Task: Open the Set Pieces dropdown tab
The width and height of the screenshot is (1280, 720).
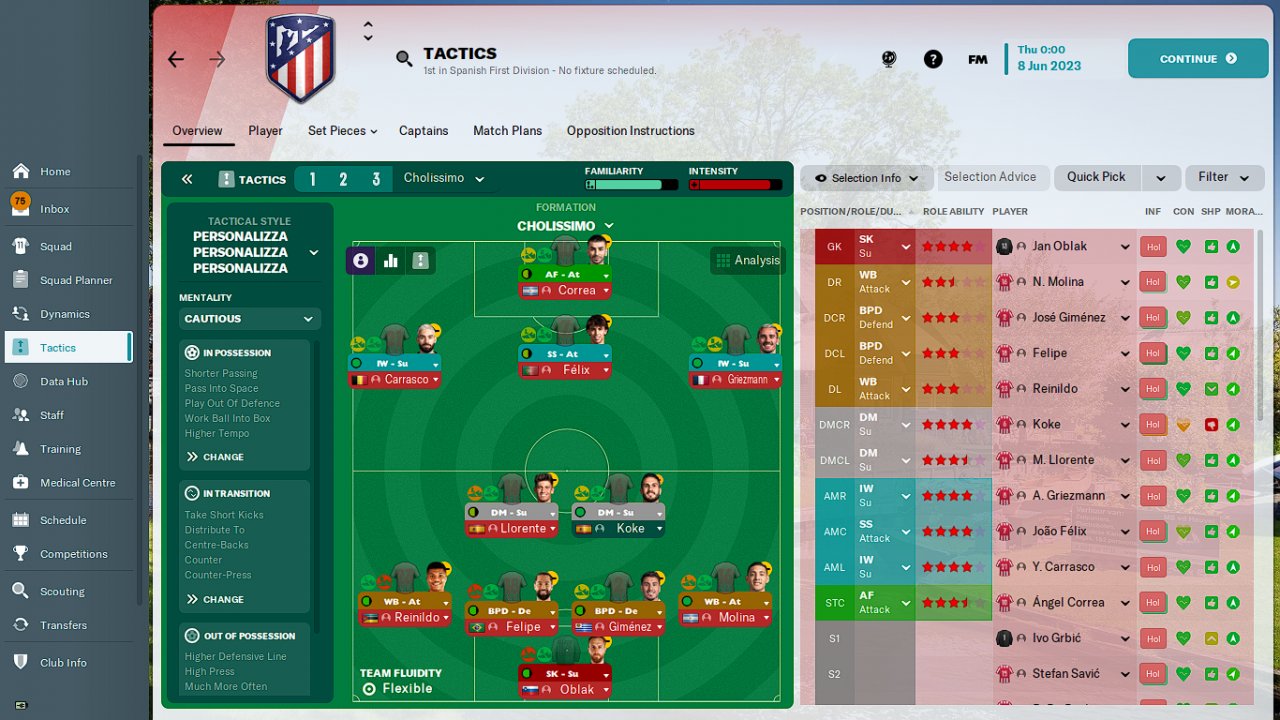Action: tap(342, 131)
